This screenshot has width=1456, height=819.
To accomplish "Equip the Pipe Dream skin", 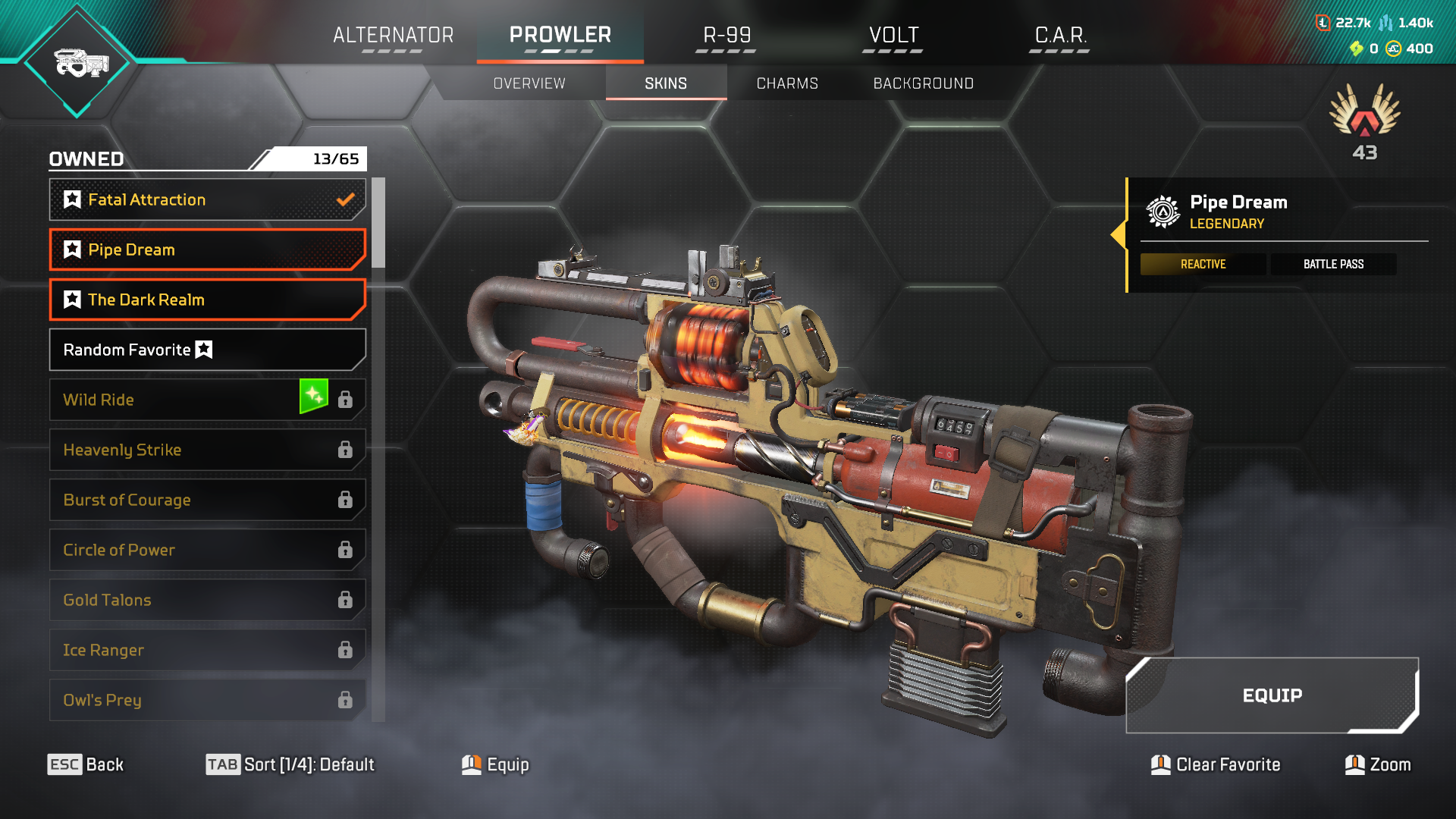I will [1272, 695].
